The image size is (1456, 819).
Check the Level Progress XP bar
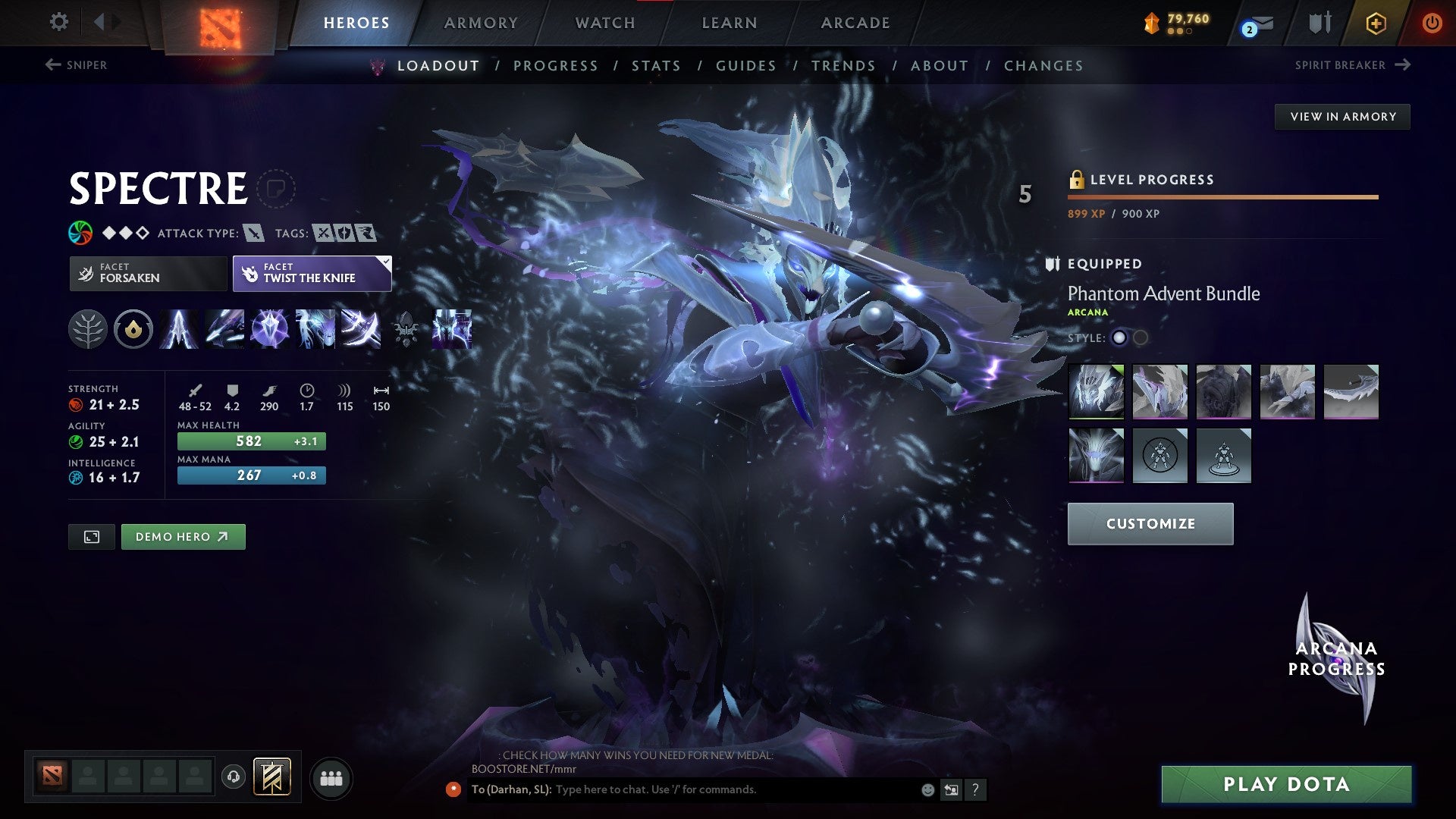1222,196
